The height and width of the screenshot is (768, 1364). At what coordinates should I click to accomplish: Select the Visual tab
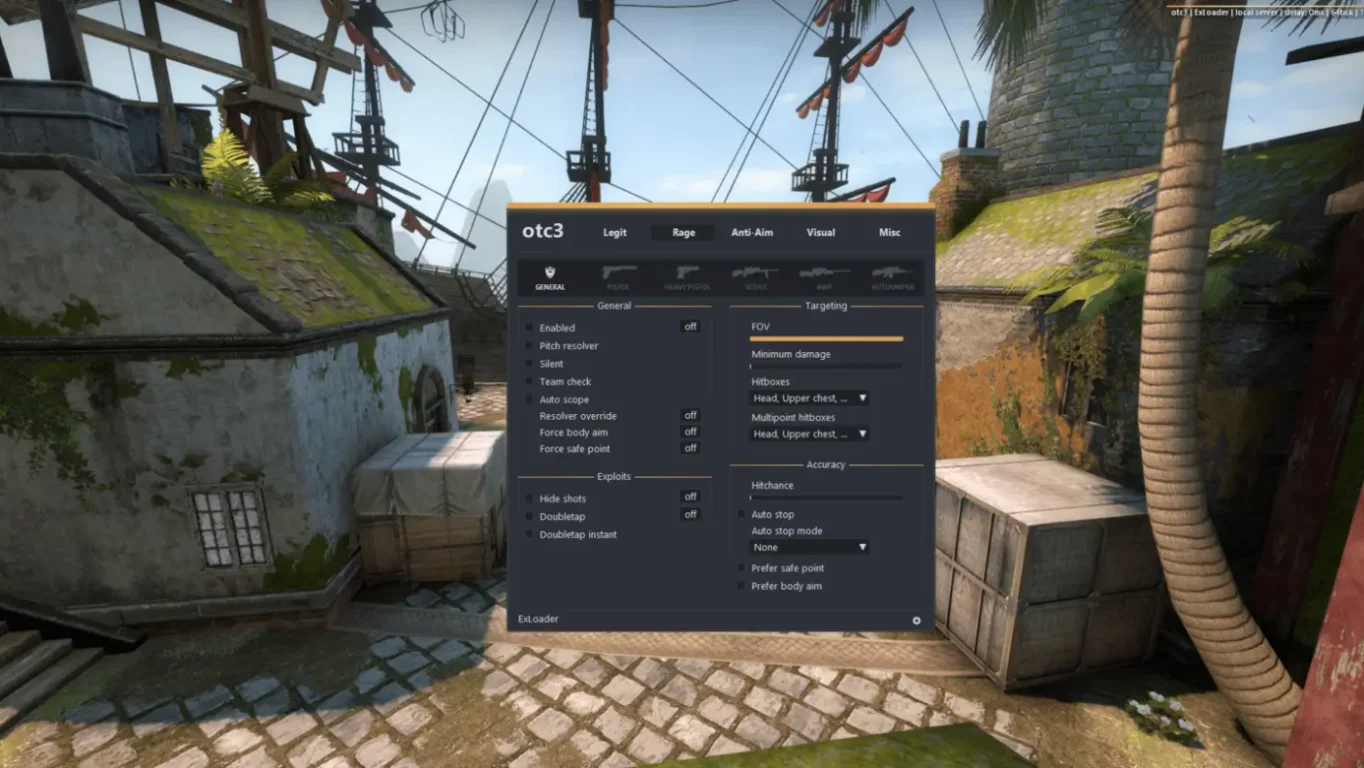coord(821,233)
